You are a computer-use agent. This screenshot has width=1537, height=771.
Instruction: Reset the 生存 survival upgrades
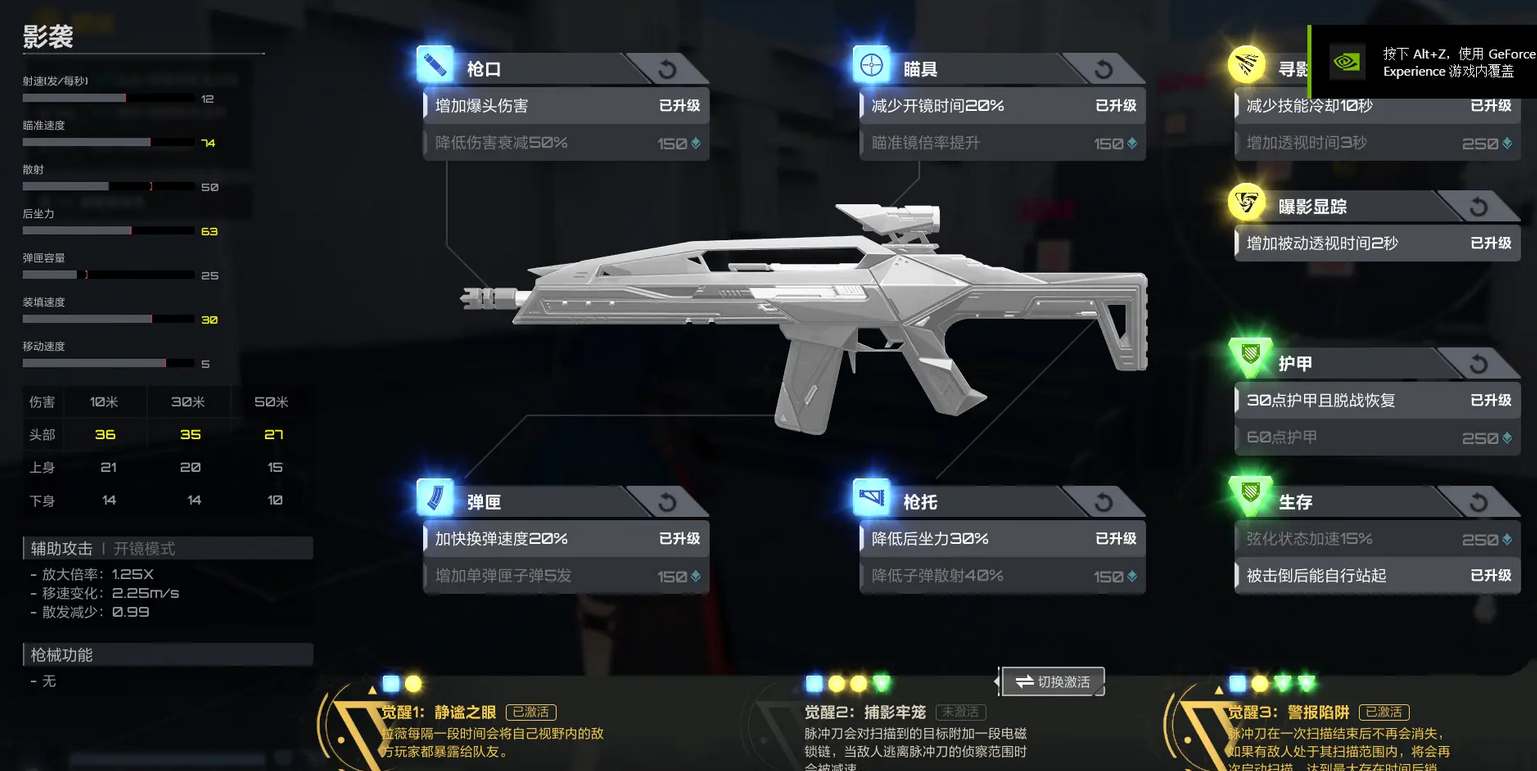click(1479, 501)
